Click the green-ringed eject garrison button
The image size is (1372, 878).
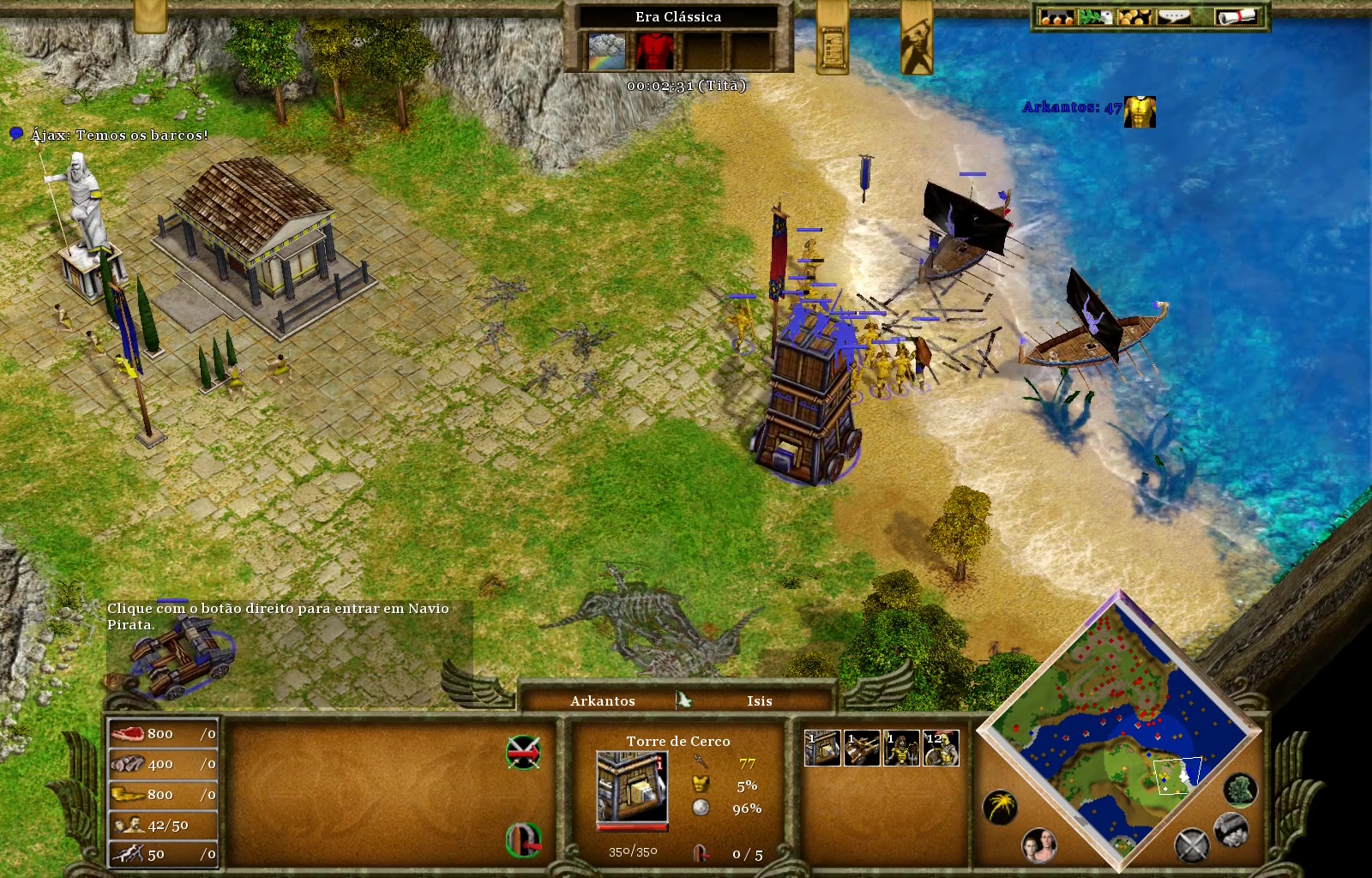tap(523, 839)
